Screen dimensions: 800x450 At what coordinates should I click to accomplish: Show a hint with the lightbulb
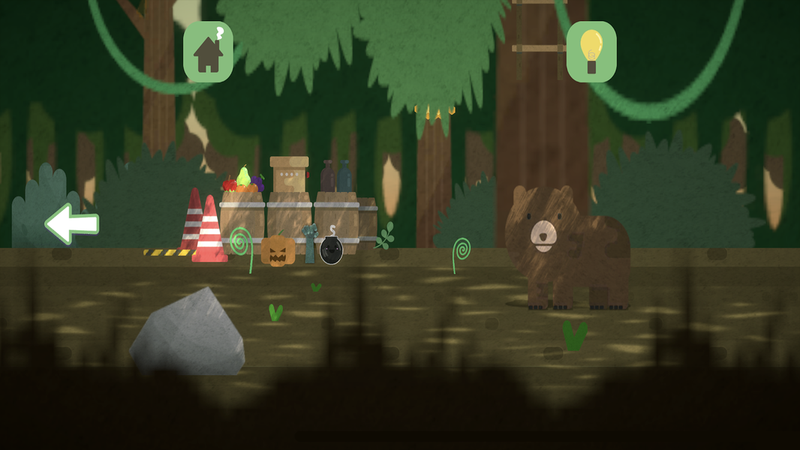coord(591,52)
